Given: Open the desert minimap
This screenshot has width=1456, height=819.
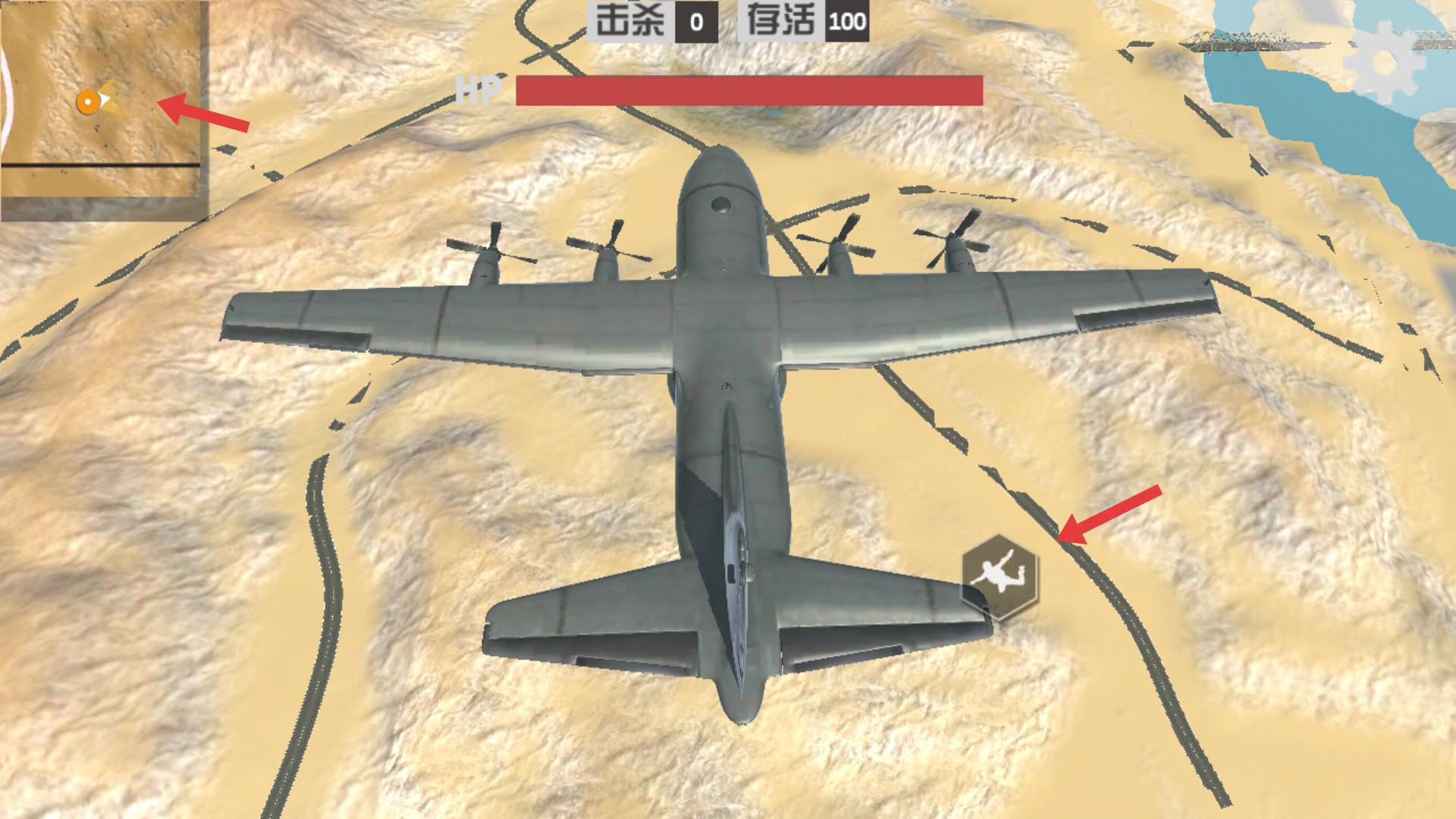Looking at the screenshot, I should [104, 111].
